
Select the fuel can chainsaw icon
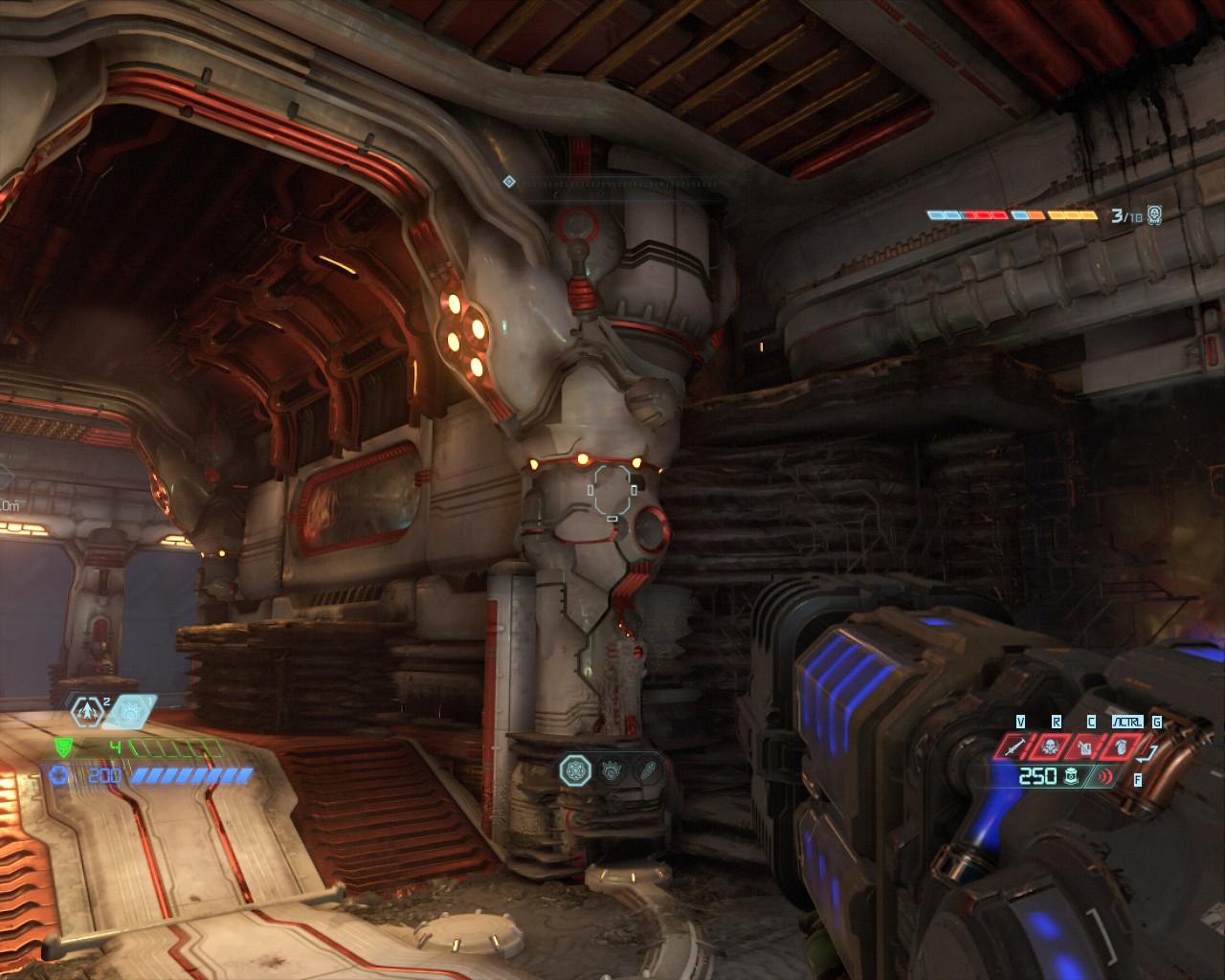point(1085,746)
